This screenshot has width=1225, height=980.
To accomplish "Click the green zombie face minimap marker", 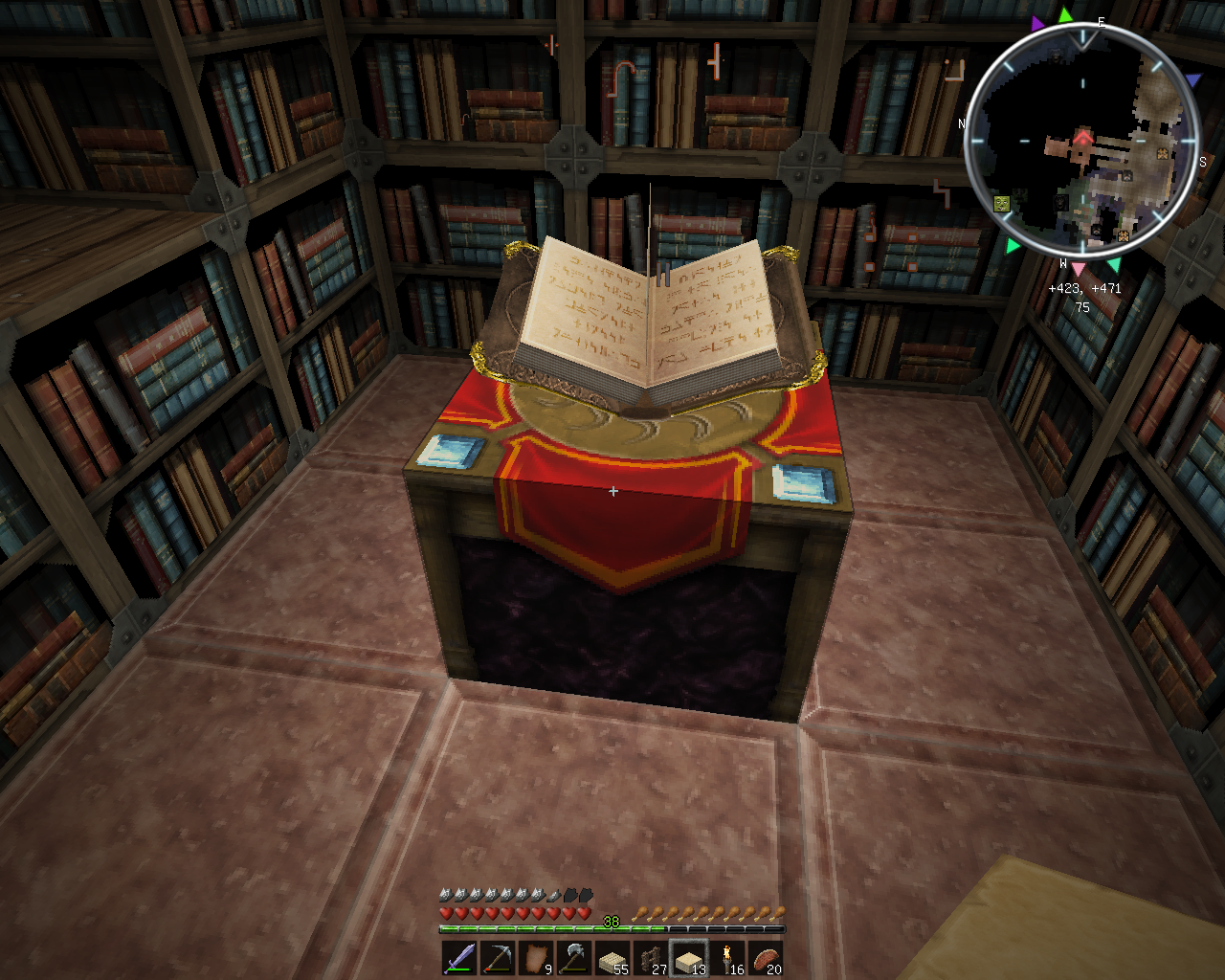I will pos(1002,203).
